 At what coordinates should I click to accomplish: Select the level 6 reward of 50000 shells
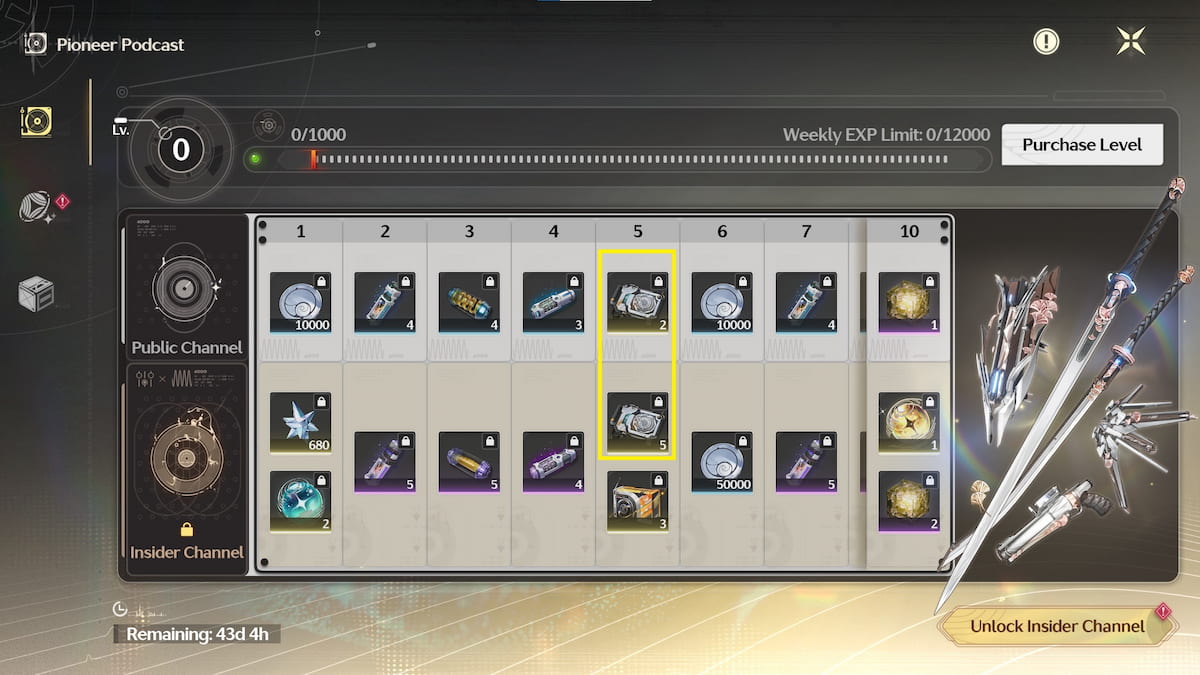pos(722,462)
